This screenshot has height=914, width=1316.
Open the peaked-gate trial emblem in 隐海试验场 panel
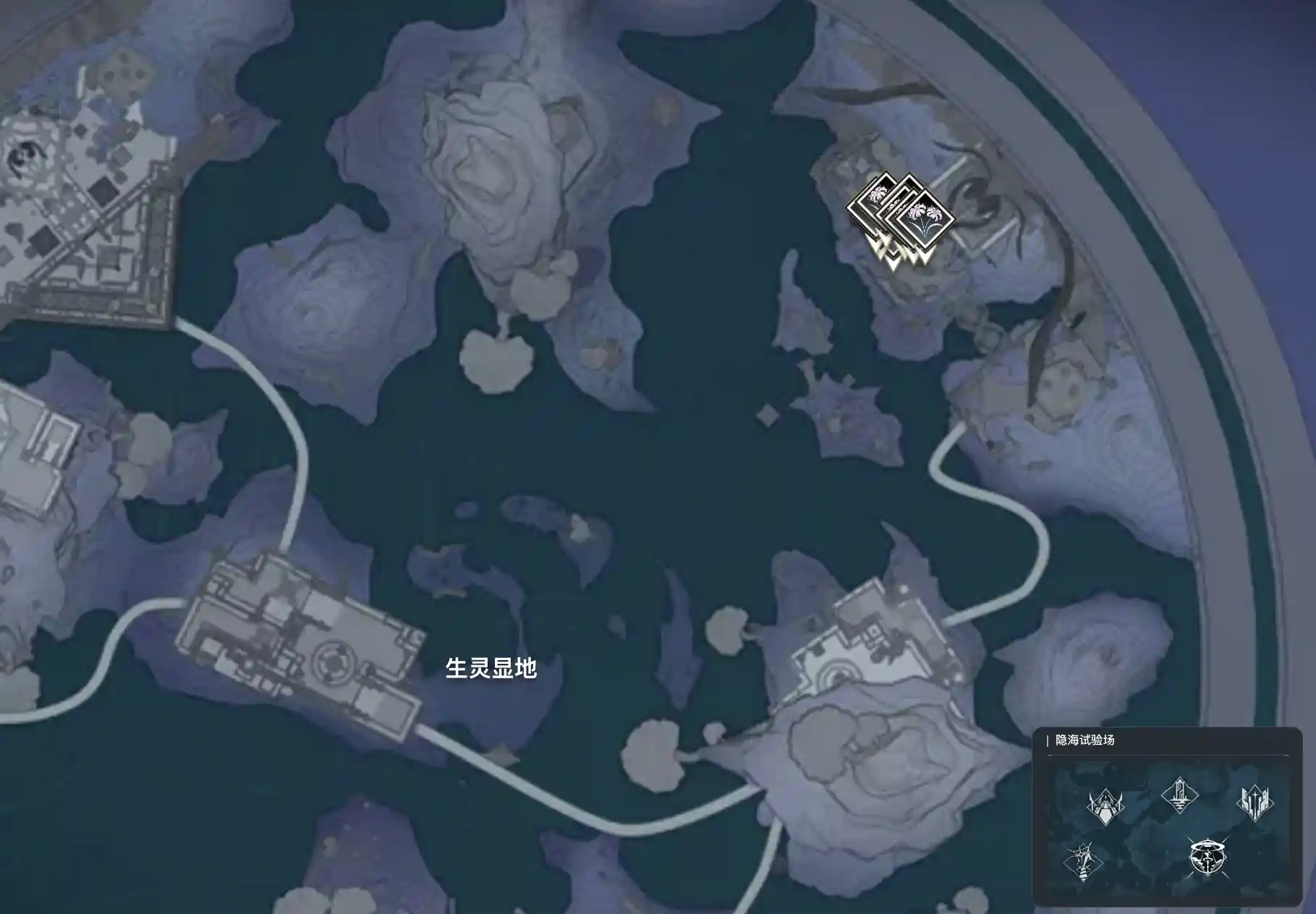click(x=1106, y=808)
